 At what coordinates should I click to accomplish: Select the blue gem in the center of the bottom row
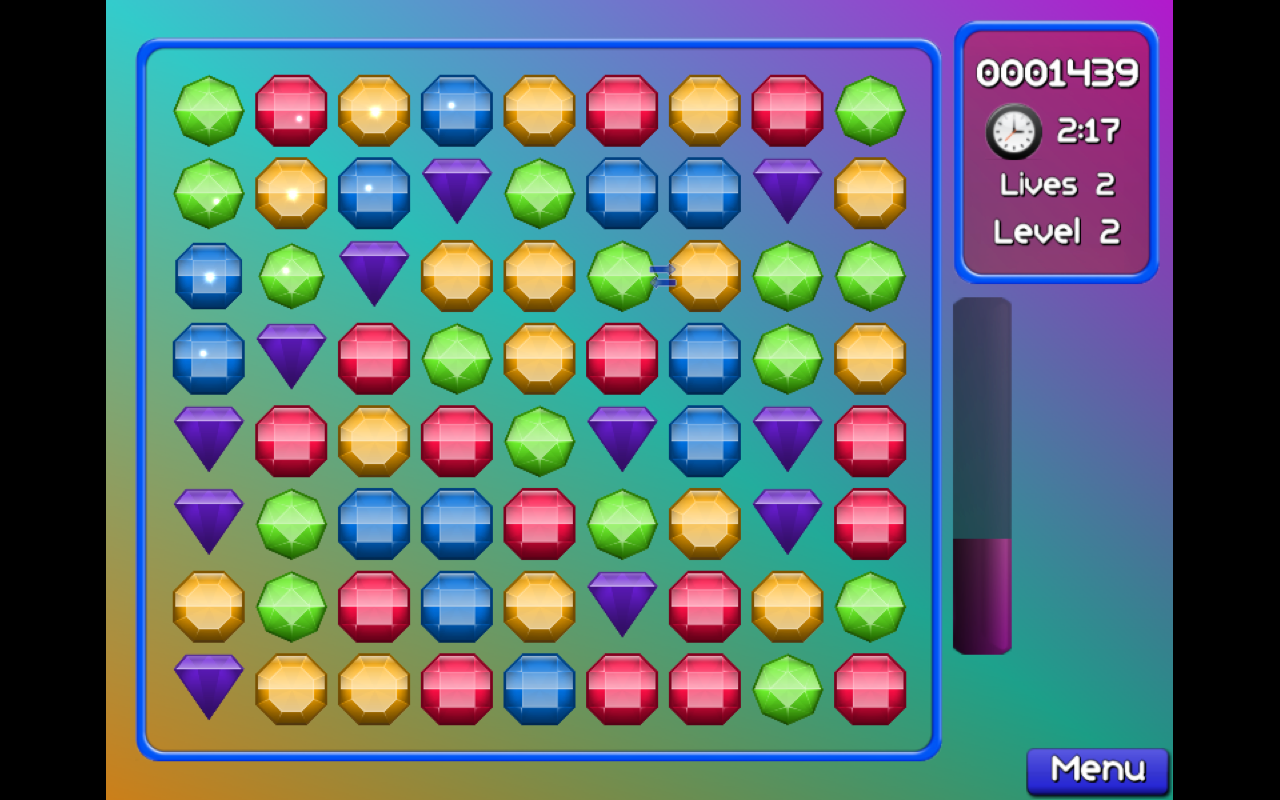click(x=540, y=685)
